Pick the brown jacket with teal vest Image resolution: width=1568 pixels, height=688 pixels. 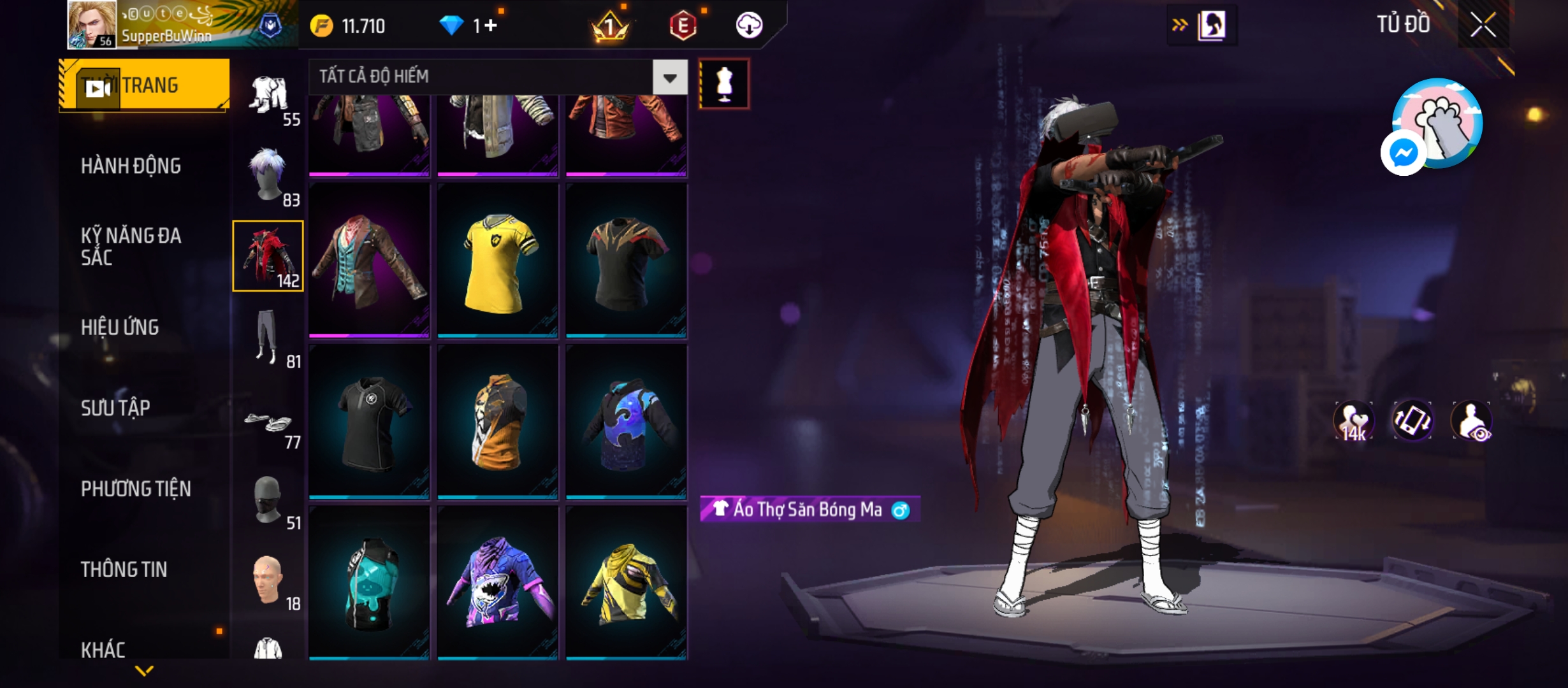[x=369, y=262]
